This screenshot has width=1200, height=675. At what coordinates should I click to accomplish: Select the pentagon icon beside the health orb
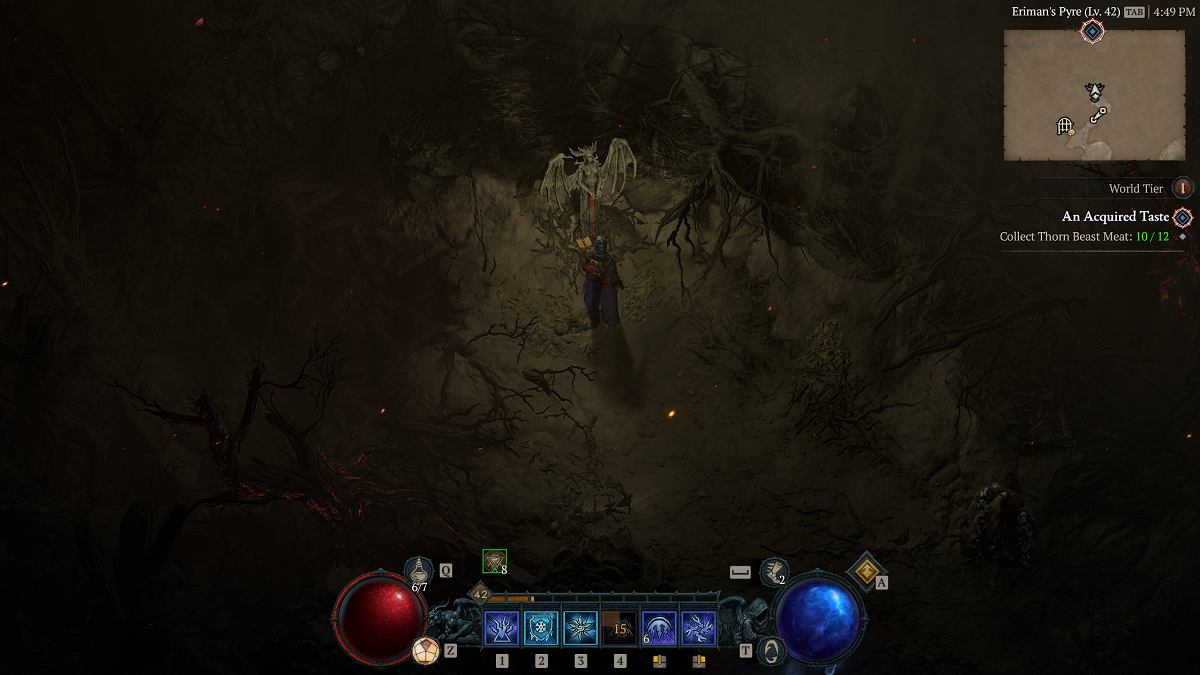pos(426,651)
